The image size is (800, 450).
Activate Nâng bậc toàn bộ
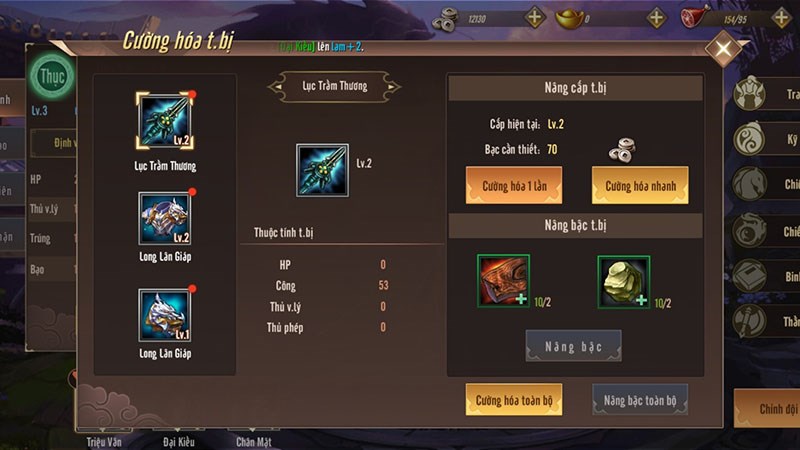coord(640,400)
